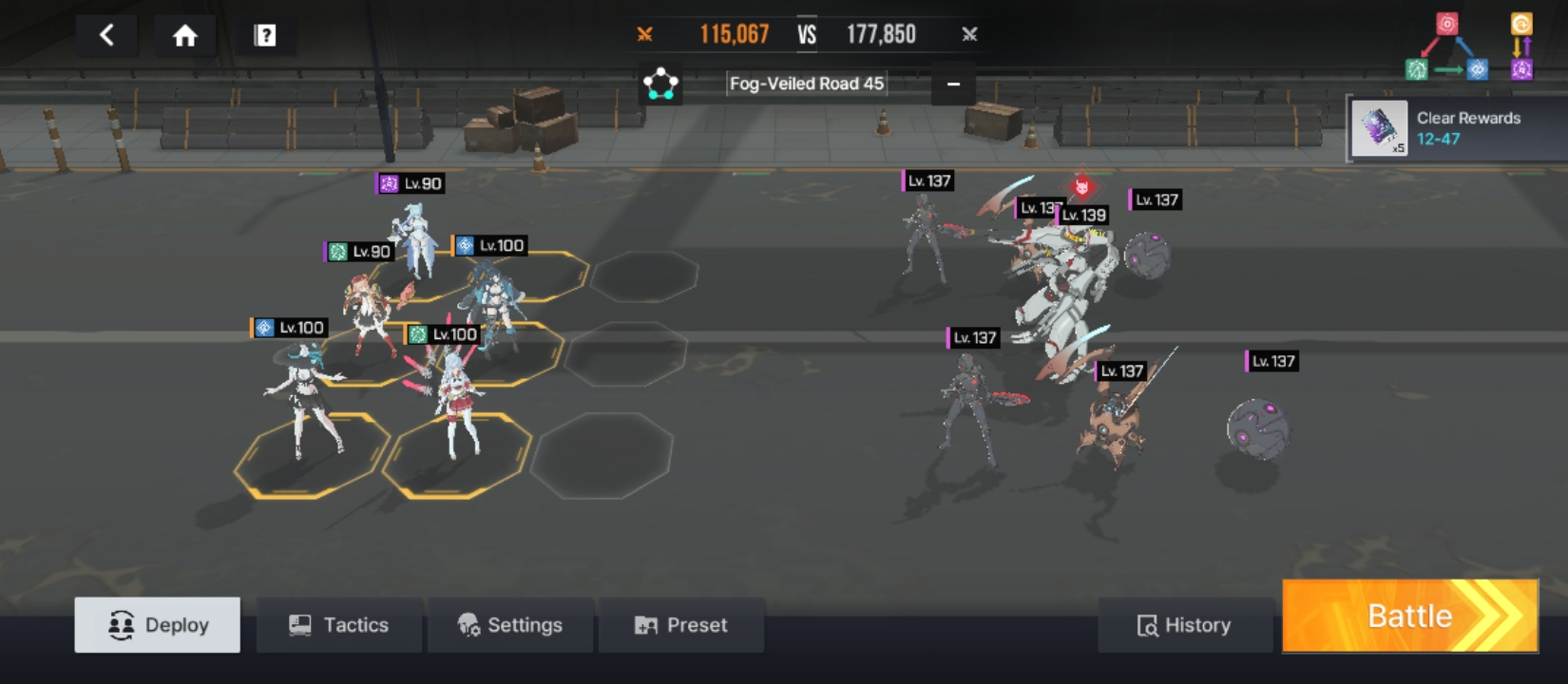Viewport: 1568px width, 684px height.
Task: Open the battle Settings tab
Action: tap(510, 625)
